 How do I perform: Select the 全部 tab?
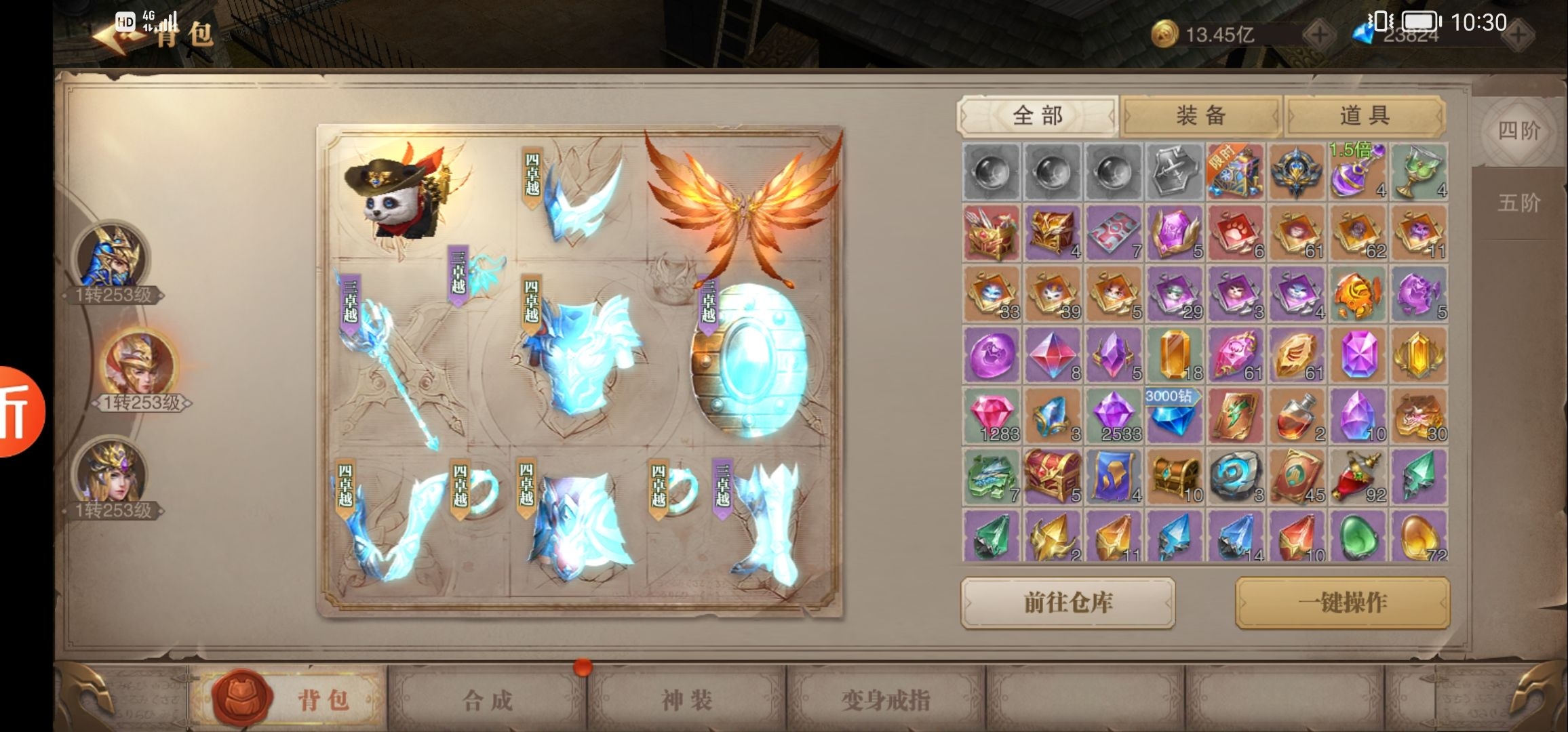[1037, 116]
